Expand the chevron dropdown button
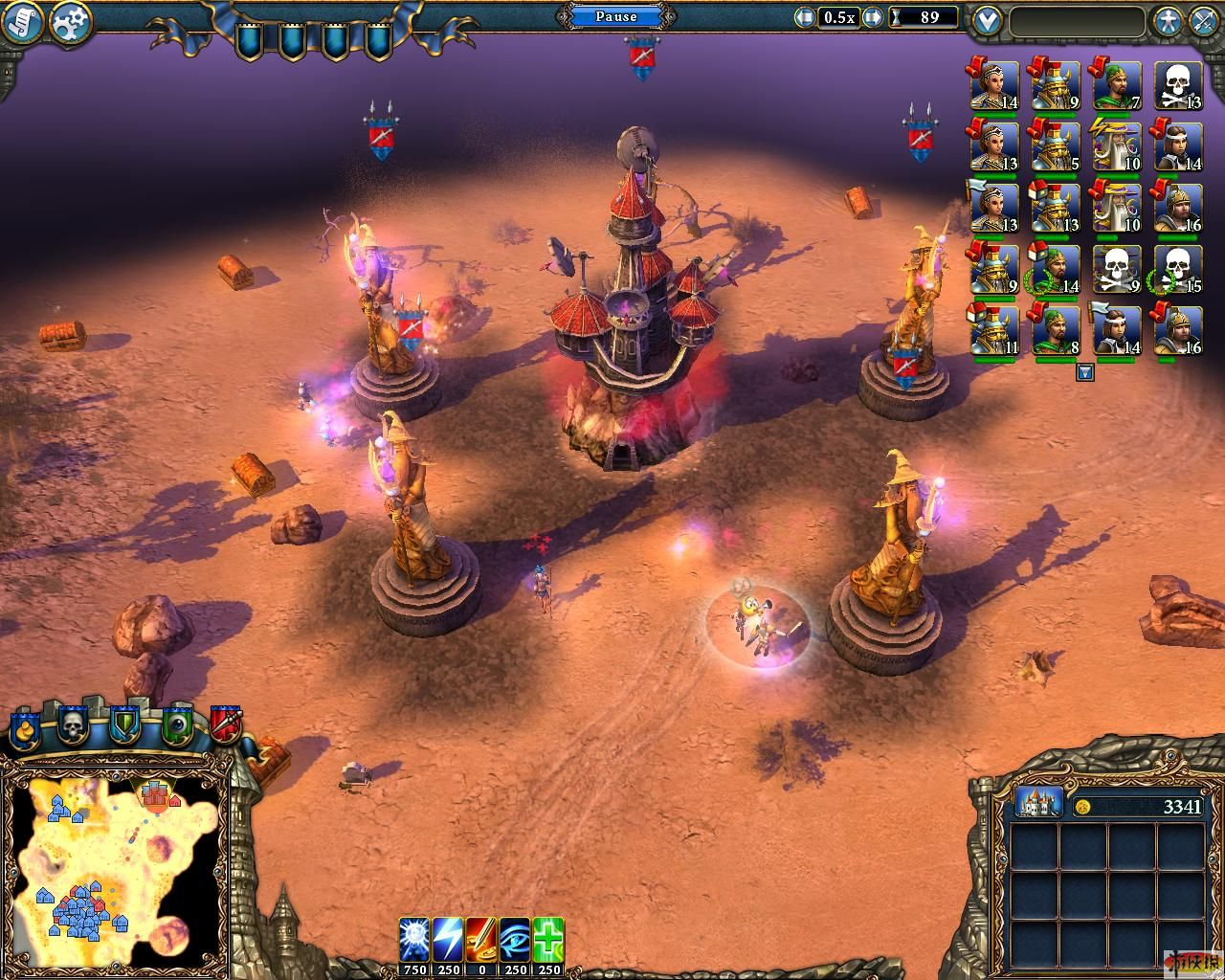This screenshot has height=980, width=1225. click(x=986, y=21)
